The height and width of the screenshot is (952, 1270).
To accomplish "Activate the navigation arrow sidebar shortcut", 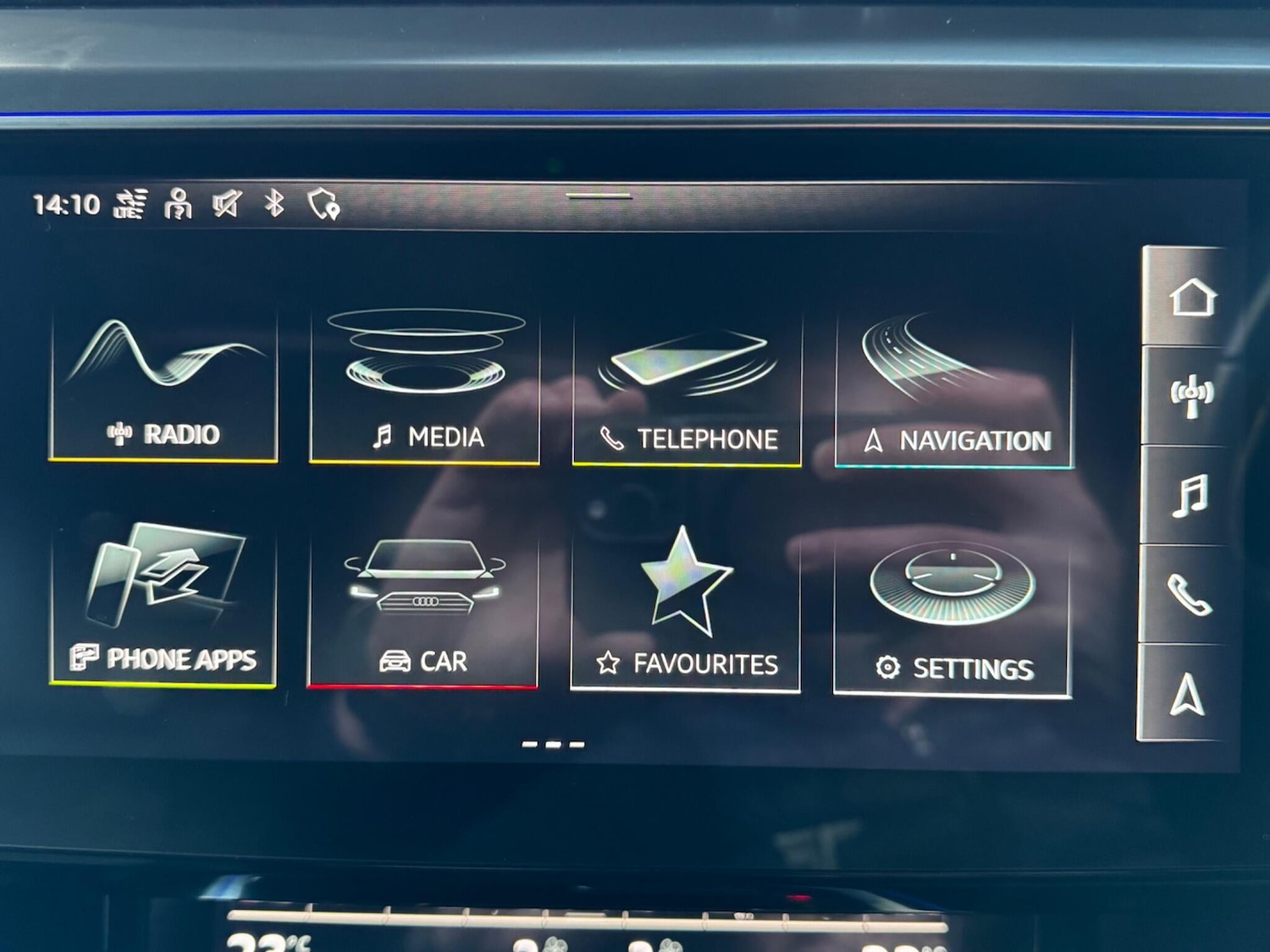I will tap(1186, 694).
